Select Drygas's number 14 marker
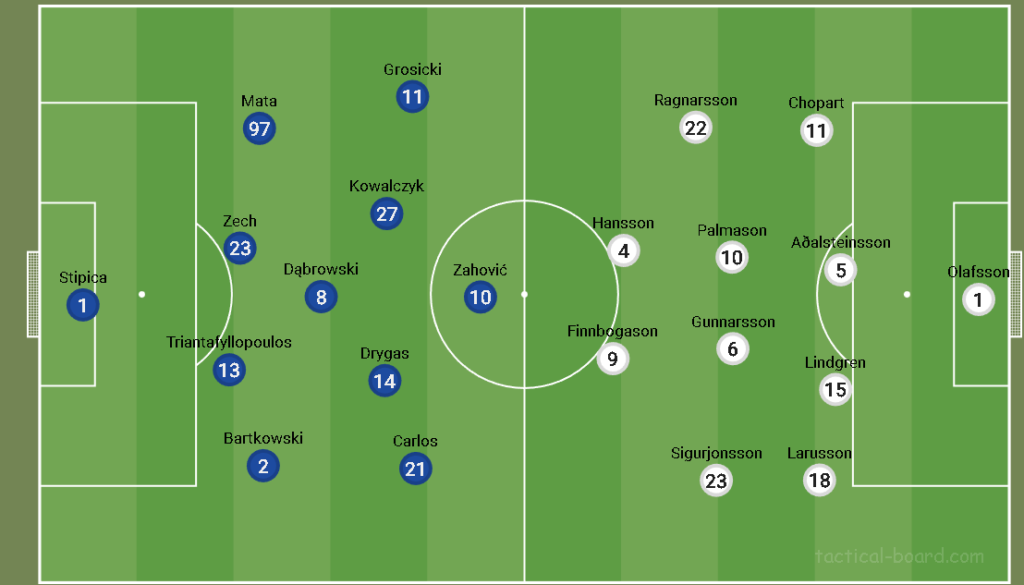 click(384, 380)
